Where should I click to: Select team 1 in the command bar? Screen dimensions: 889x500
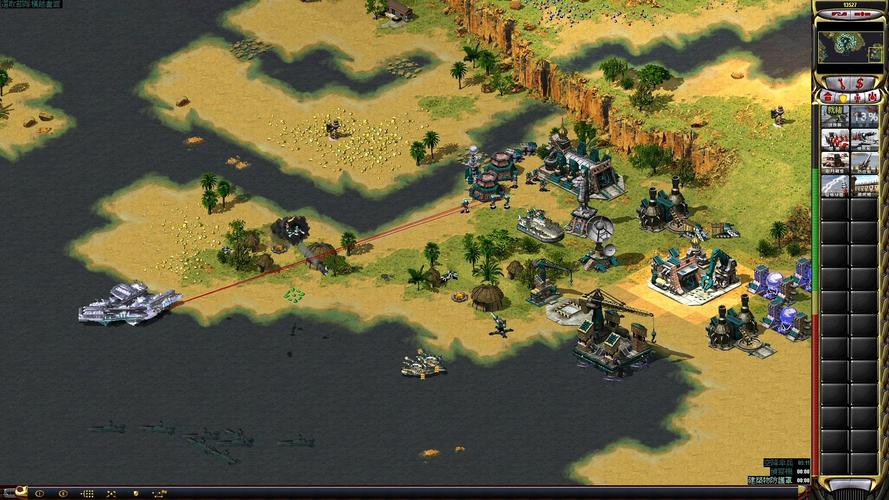(42, 493)
